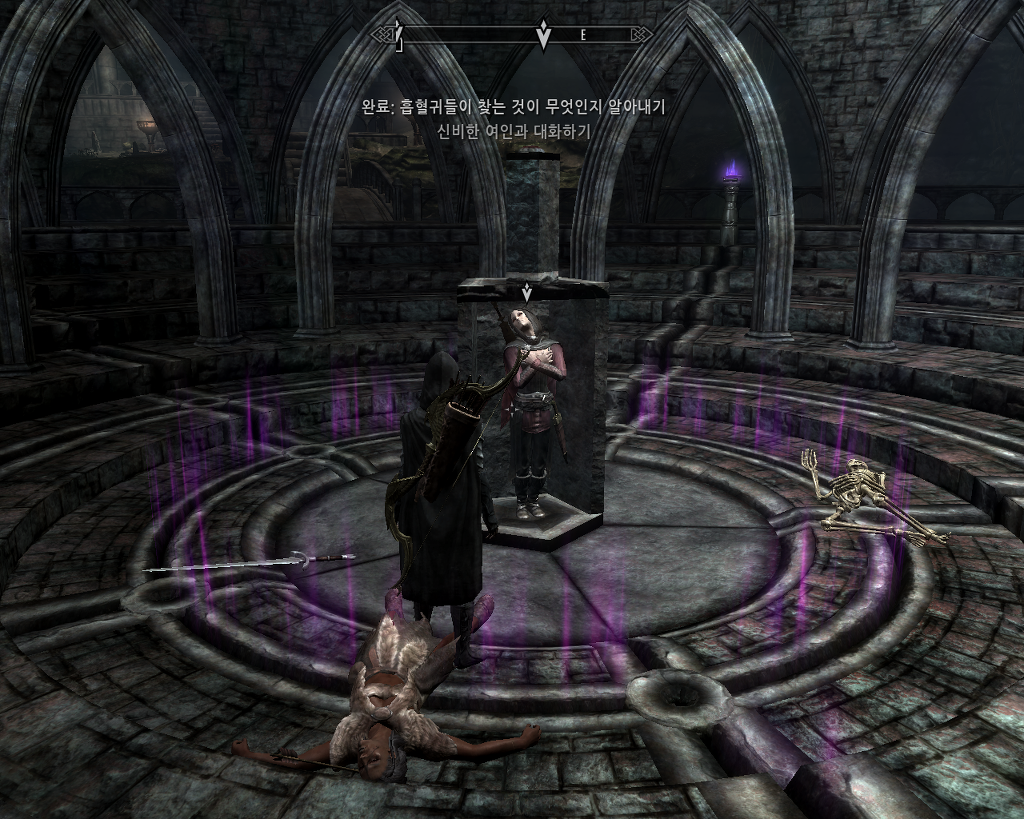Click the quest marker arrow on the compass
This screenshot has width=1024, height=819.
[x=544, y=35]
